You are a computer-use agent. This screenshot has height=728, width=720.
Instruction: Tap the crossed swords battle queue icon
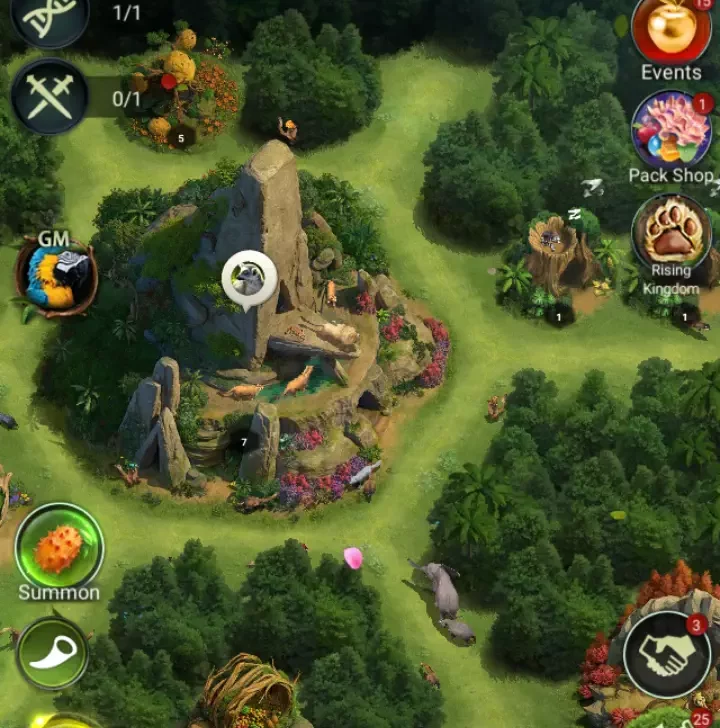click(x=49, y=97)
